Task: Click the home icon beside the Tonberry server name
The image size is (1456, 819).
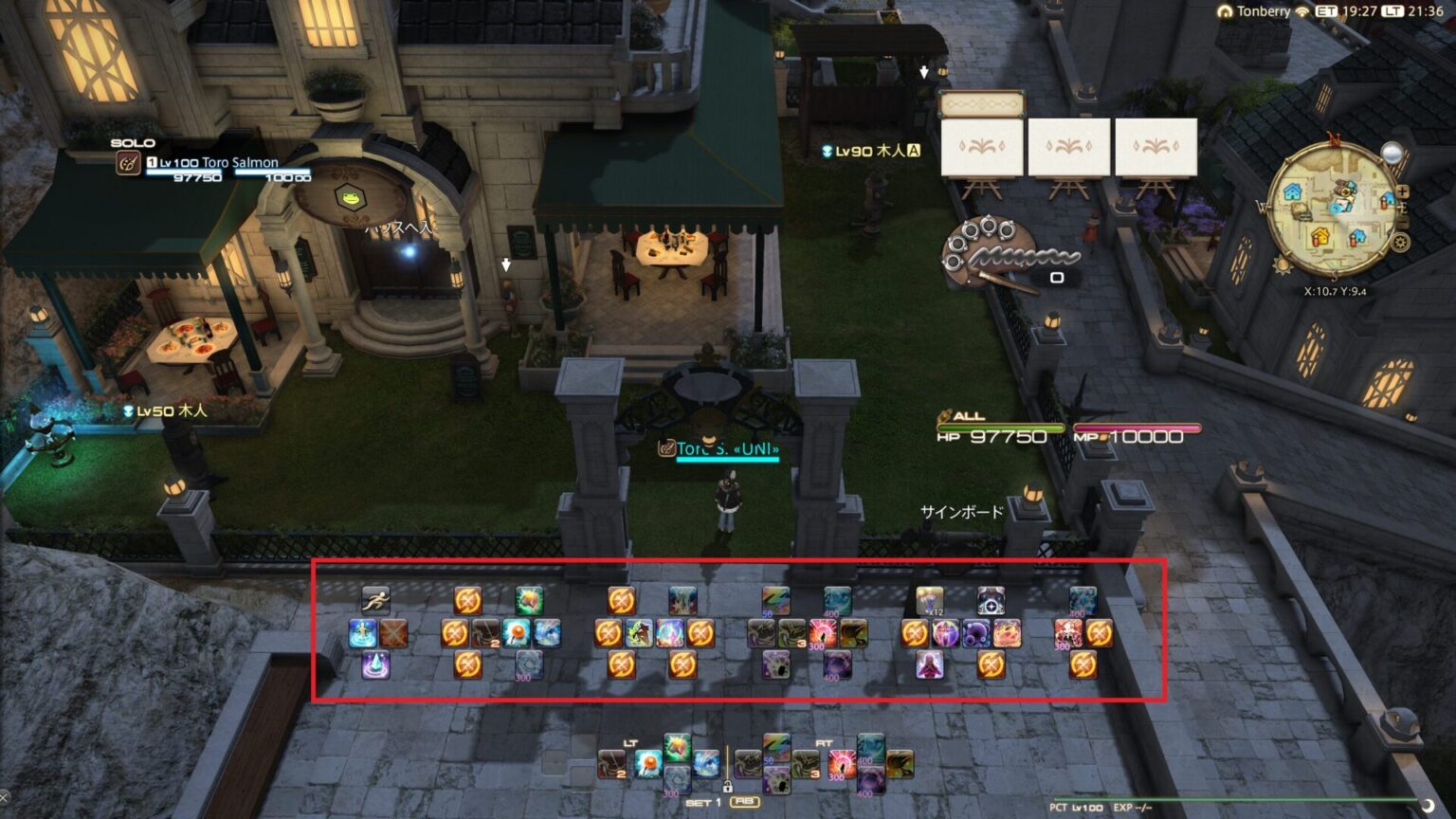Action: click(x=1227, y=12)
